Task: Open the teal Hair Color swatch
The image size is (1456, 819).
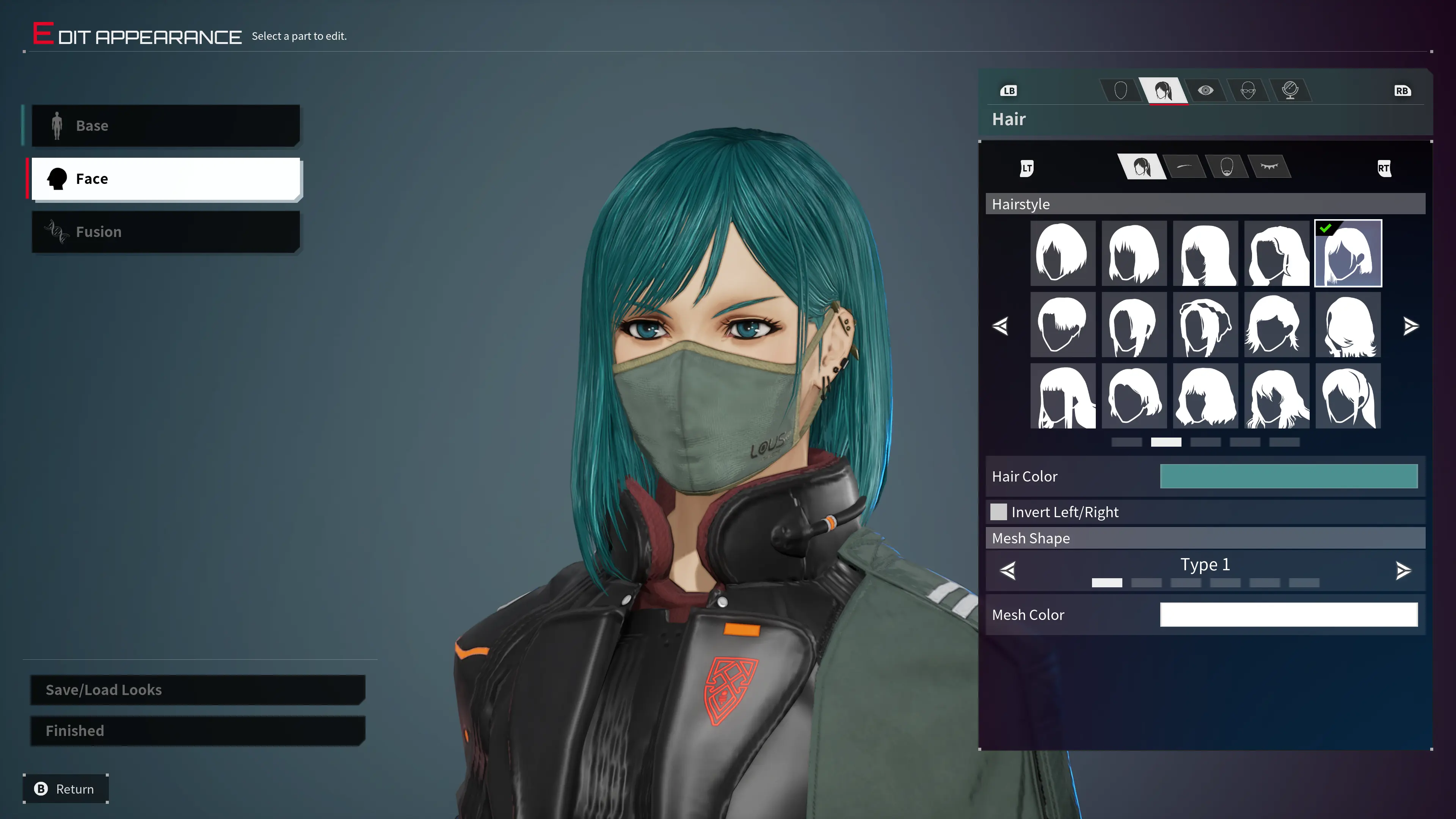Action: [1289, 477]
